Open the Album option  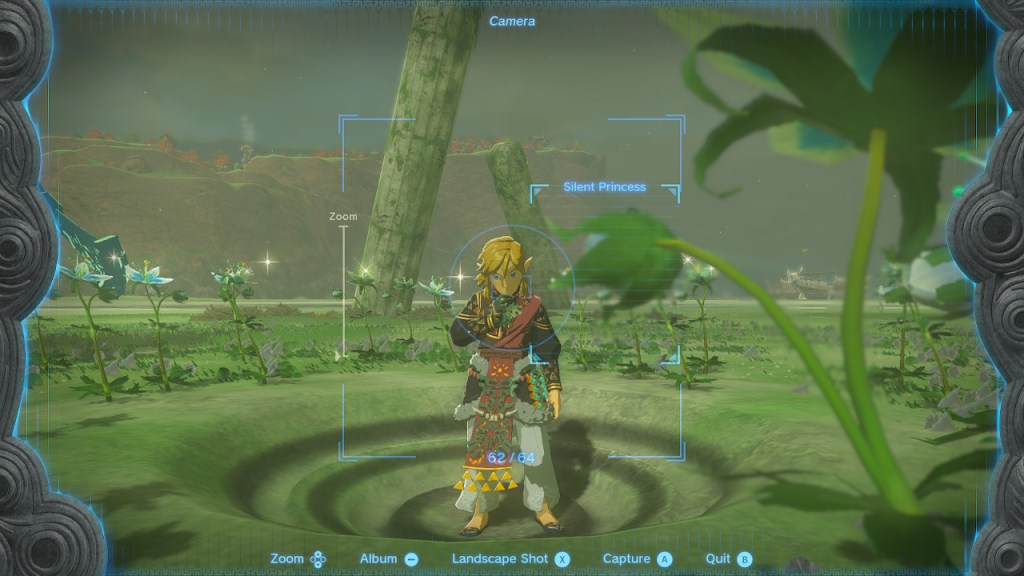(389, 559)
